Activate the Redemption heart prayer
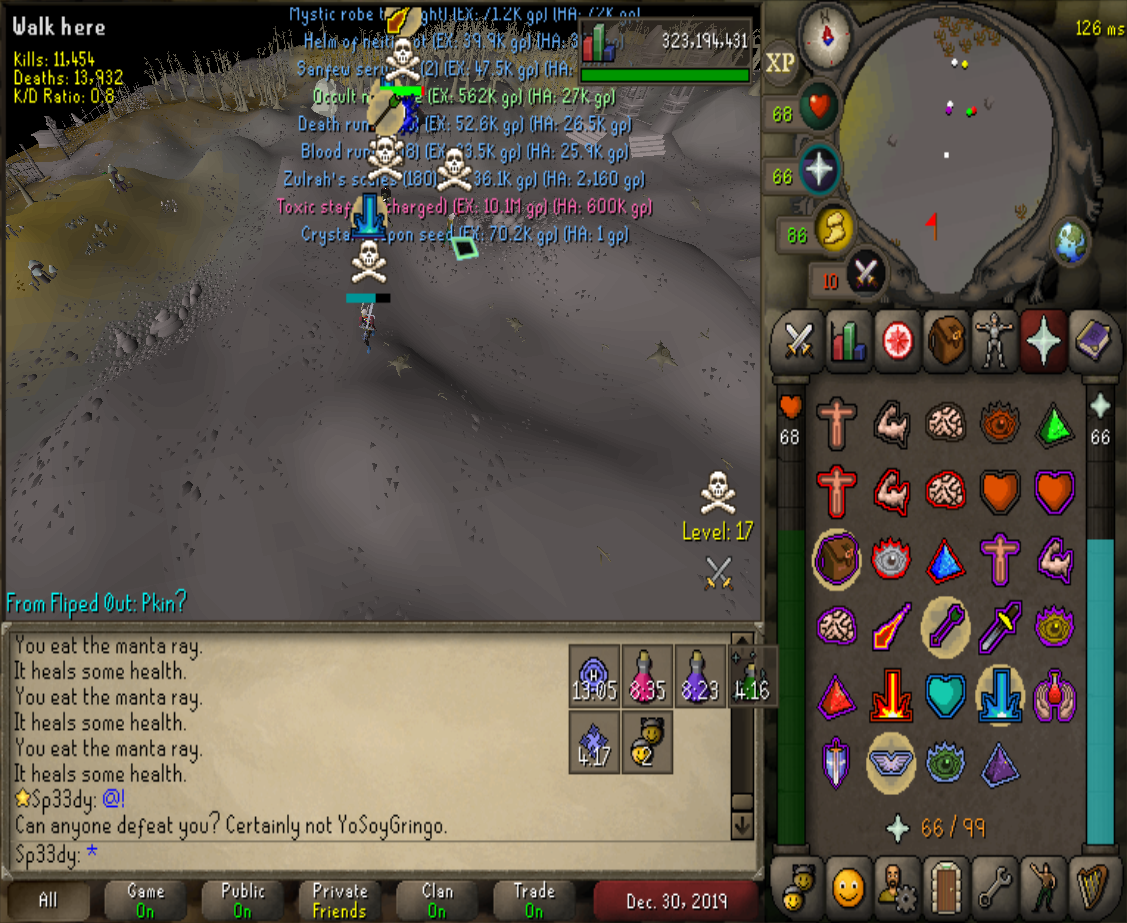This screenshot has width=1127, height=923. (945, 692)
